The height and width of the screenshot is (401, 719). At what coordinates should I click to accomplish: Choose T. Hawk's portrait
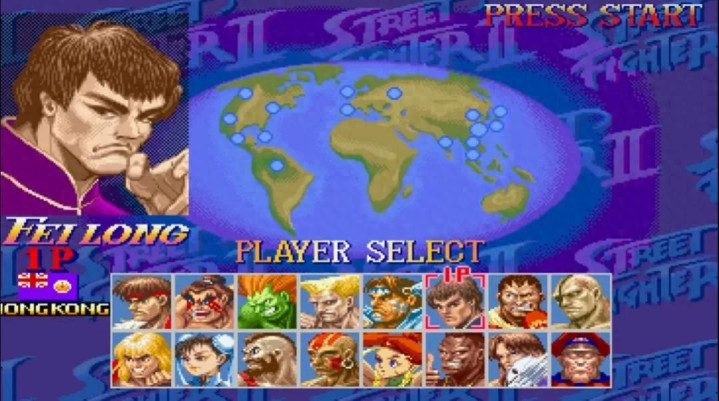point(392,302)
